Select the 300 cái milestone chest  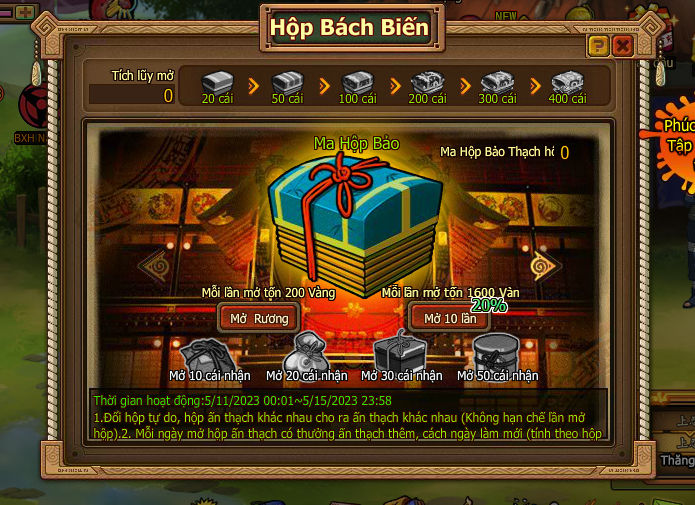tap(497, 82)
